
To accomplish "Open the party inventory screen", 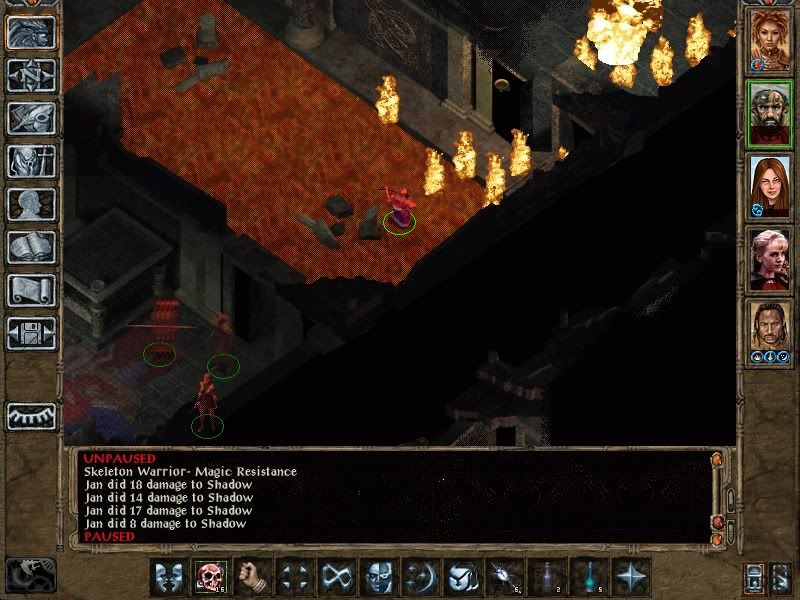I will tap(31, 161).
